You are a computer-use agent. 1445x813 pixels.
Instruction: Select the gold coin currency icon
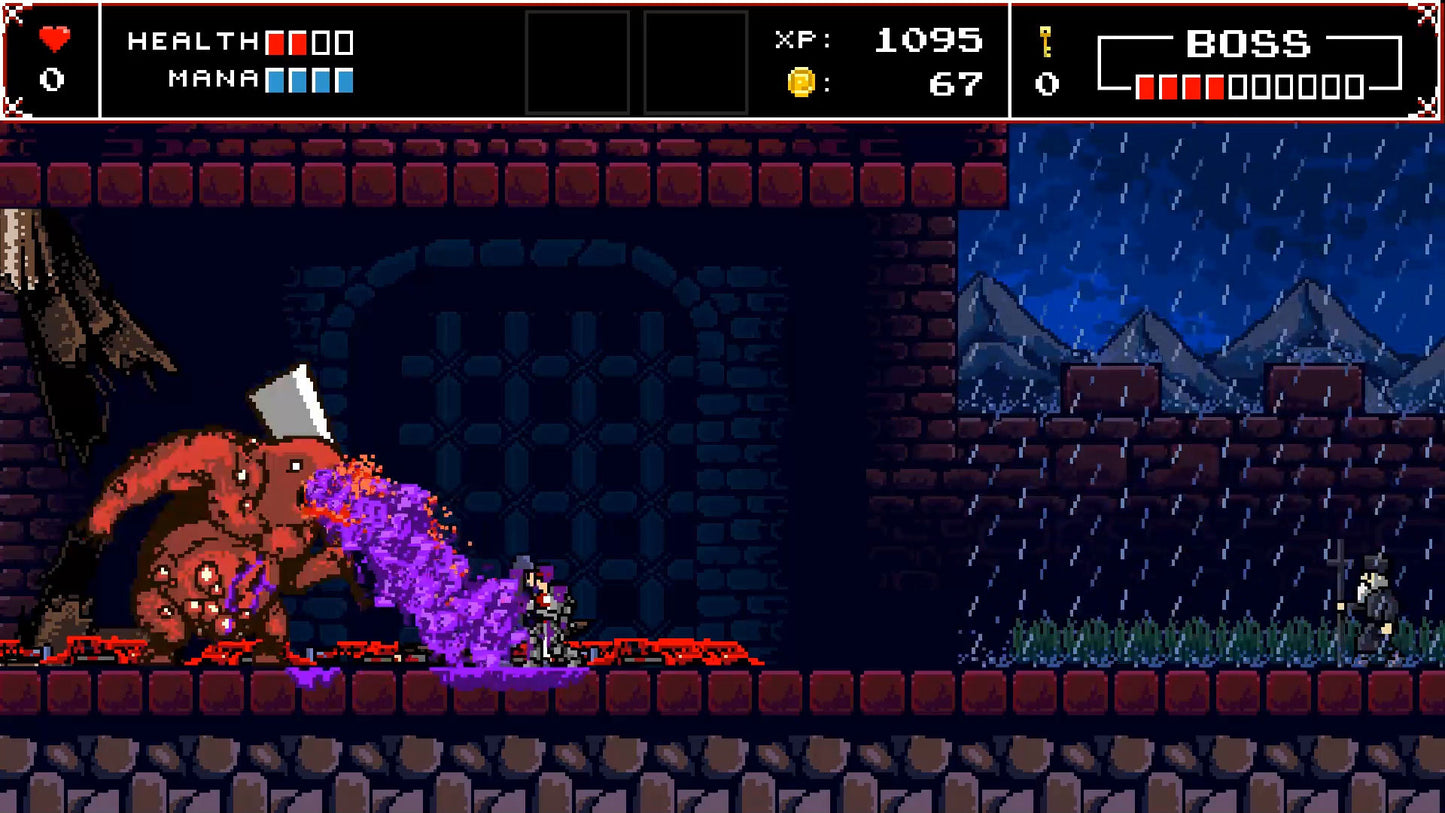800,83
